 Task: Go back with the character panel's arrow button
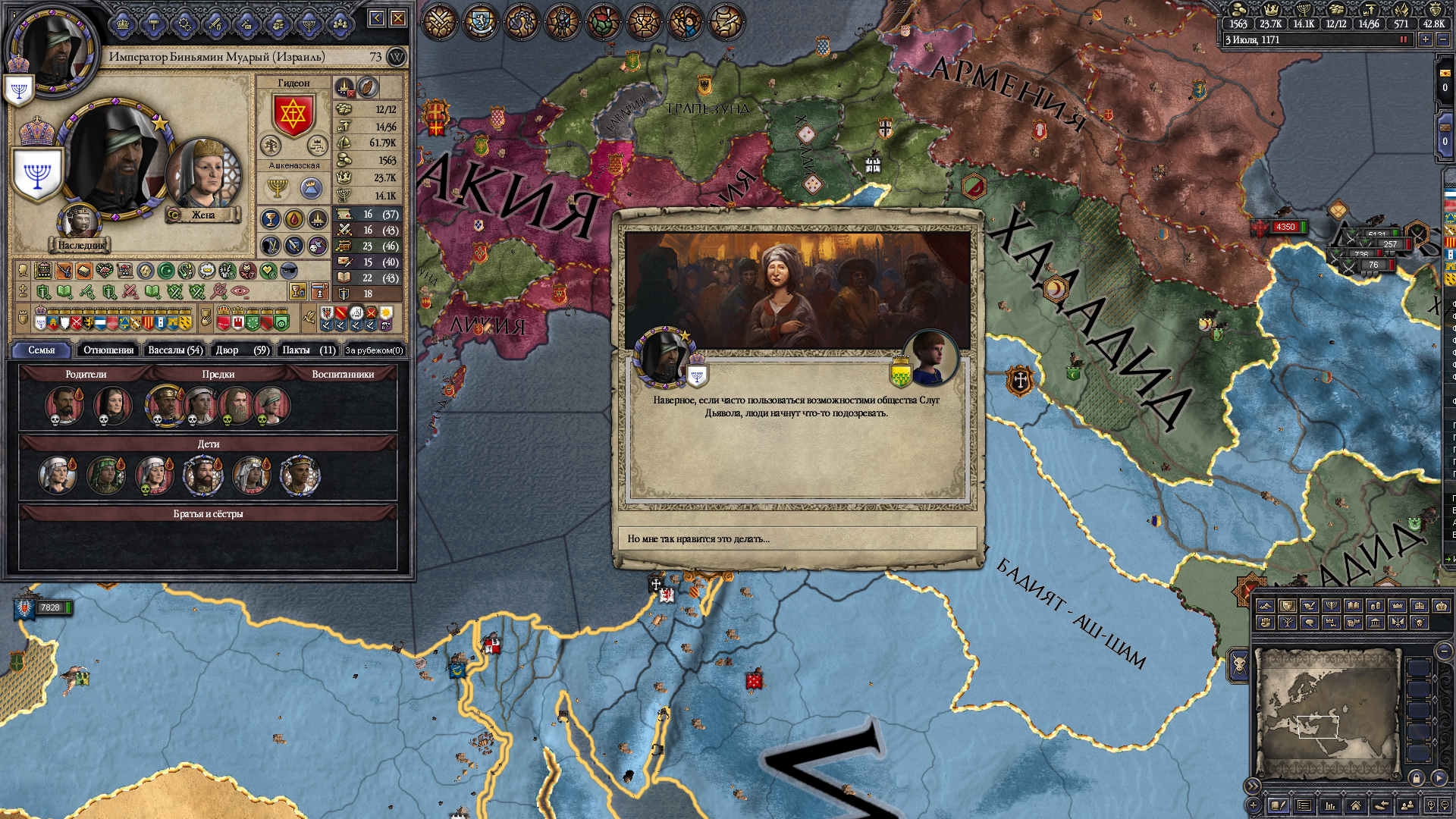coord(377,18)
